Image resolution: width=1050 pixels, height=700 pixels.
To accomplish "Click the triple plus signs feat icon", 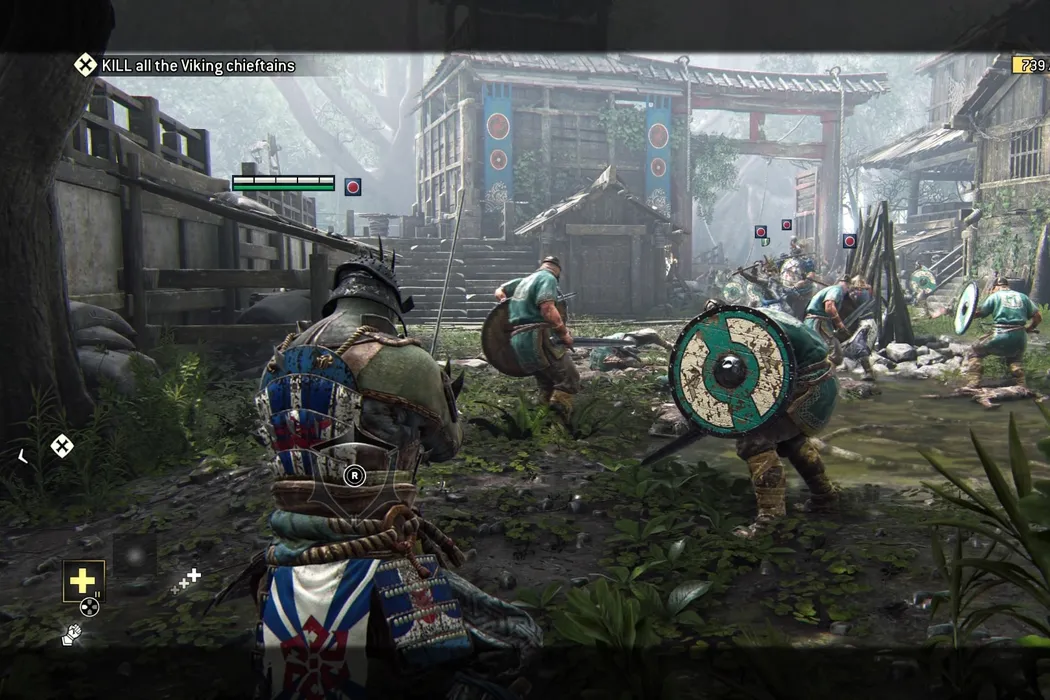I will (185, 581).
